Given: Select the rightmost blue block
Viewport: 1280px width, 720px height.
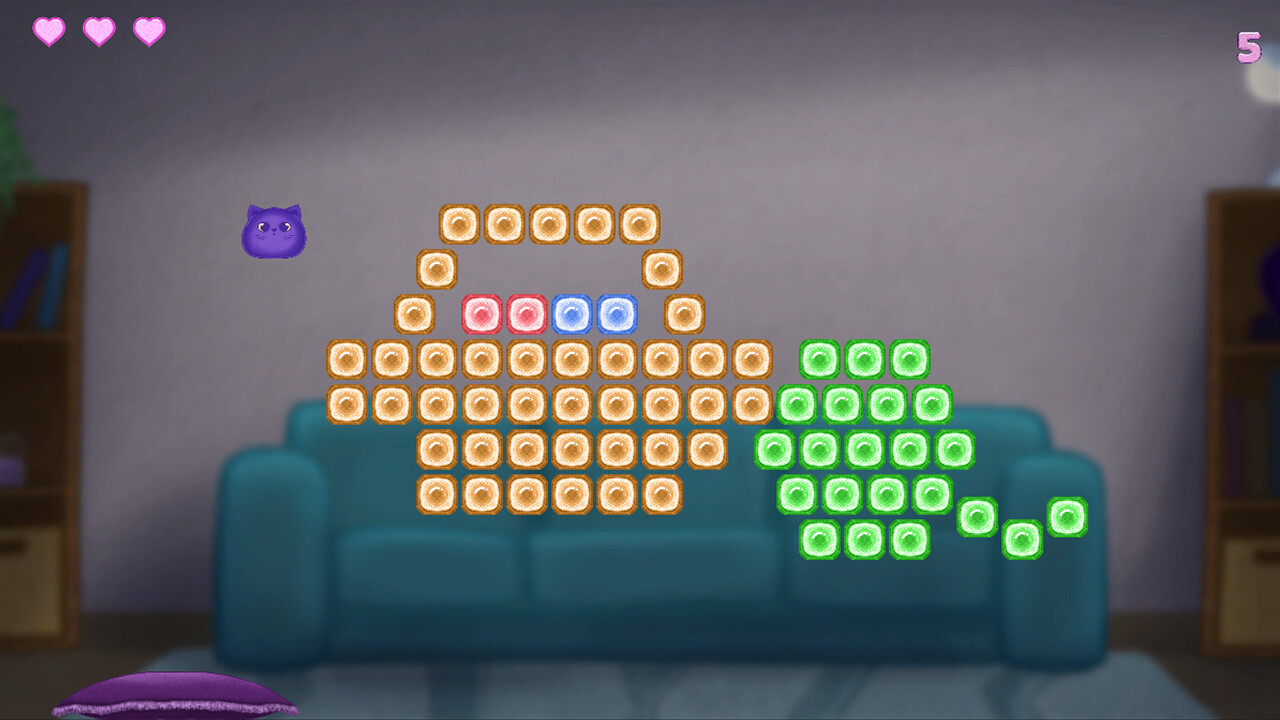Looking at the screenshot, I should coord(617,313).
